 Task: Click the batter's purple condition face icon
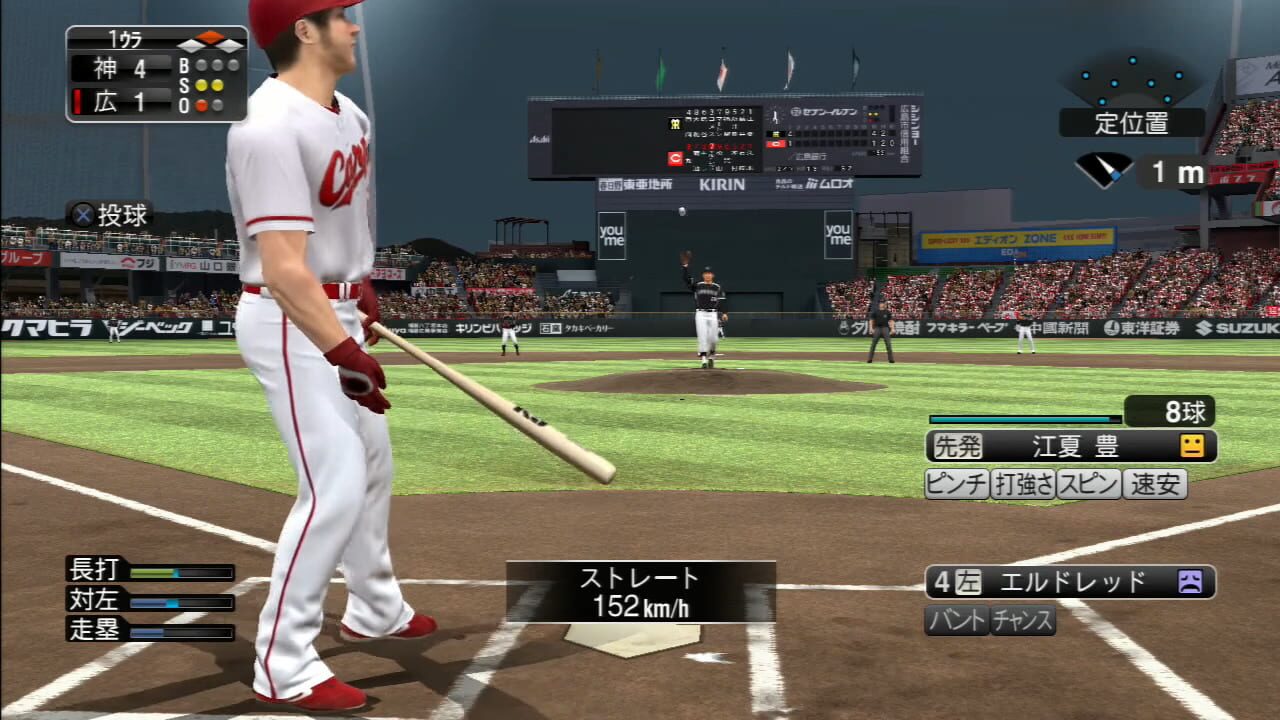(1190, 582)
